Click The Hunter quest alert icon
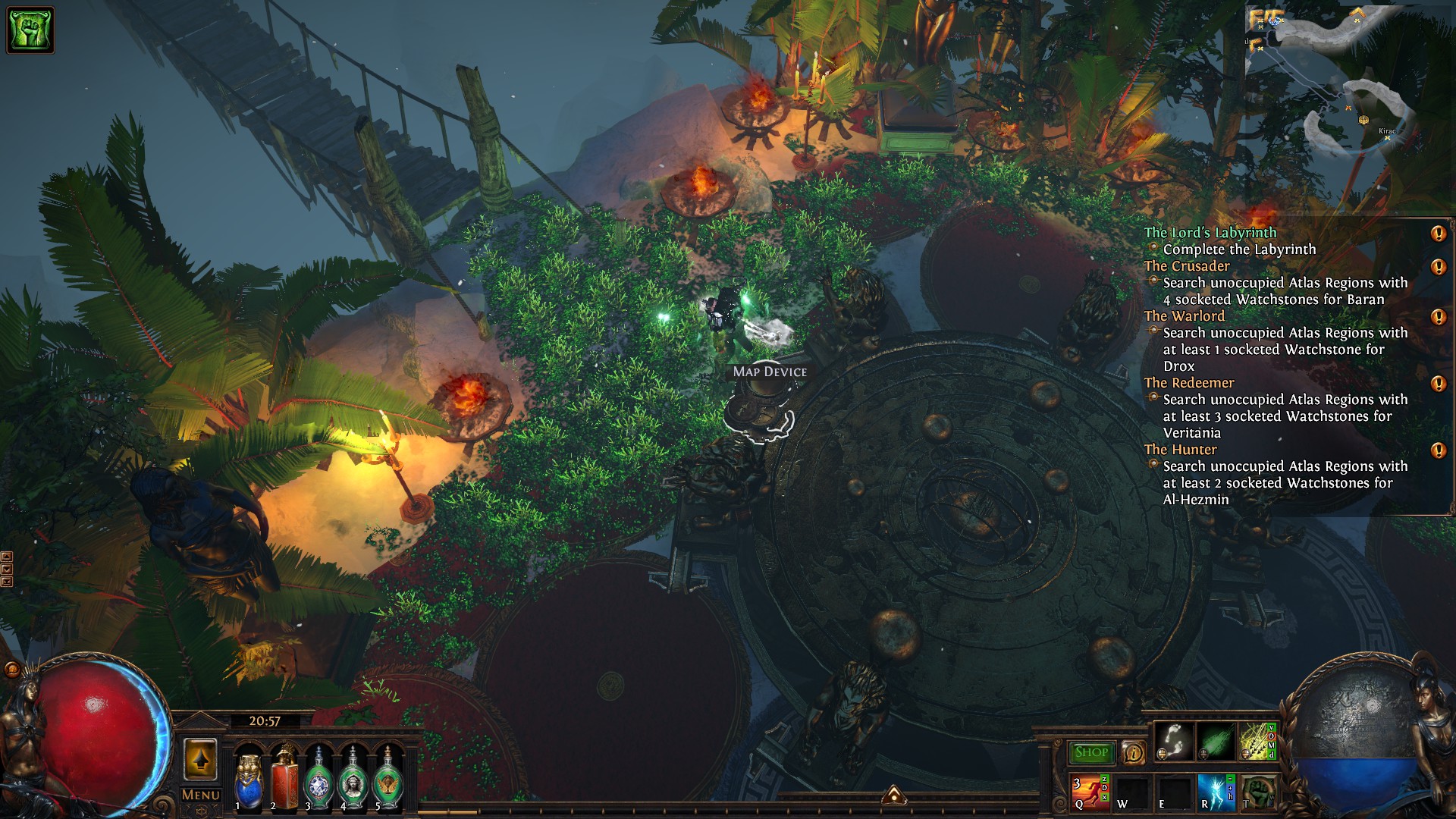This screenshot has width=1456, height=819. pyautogui.click(x=1438, y=450)
